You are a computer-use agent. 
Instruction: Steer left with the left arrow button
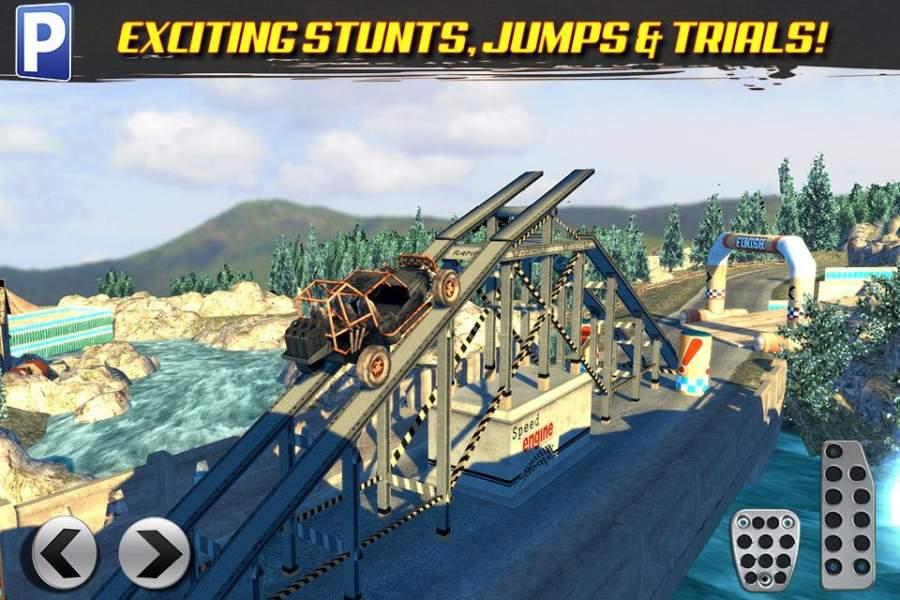point(65,551)
